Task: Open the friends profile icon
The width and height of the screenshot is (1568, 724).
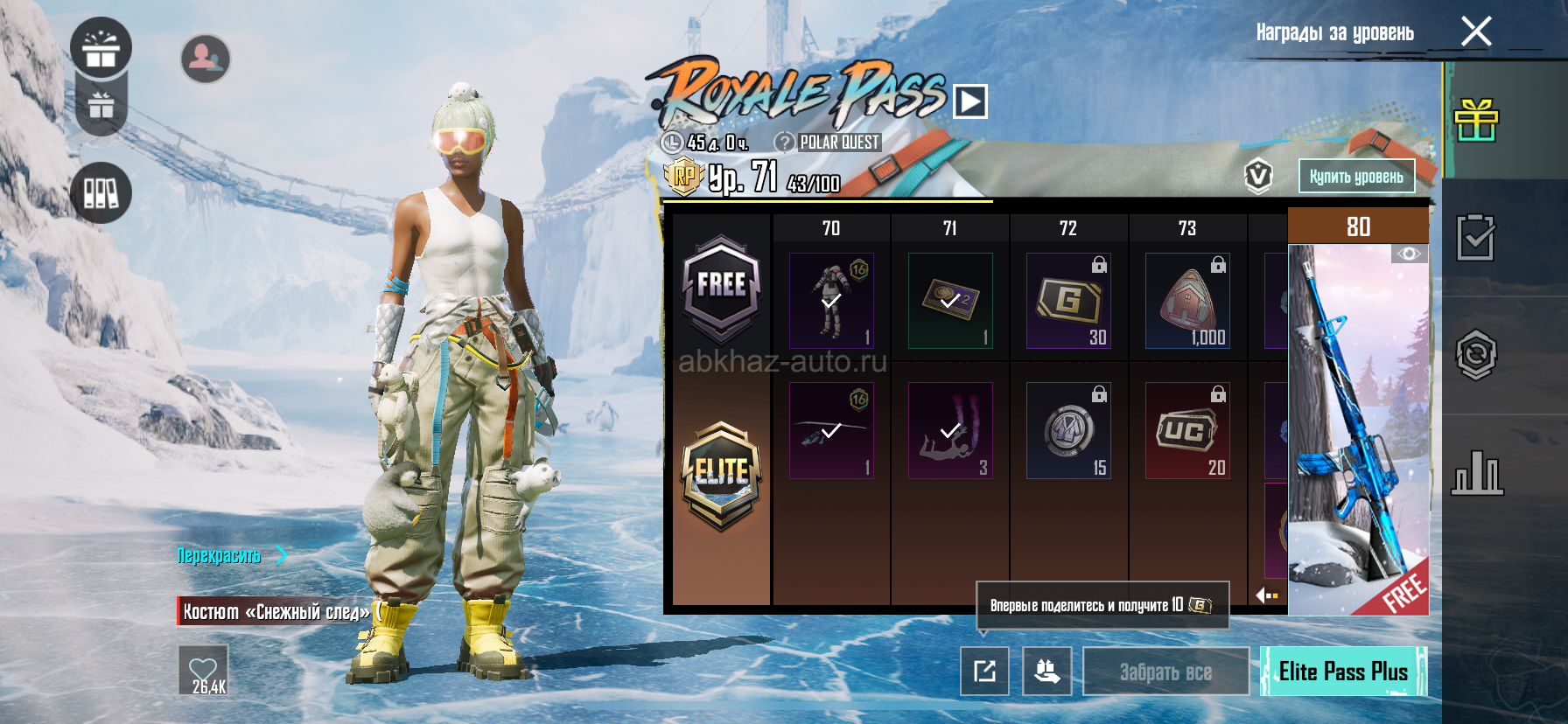Action: coord(206,59)
